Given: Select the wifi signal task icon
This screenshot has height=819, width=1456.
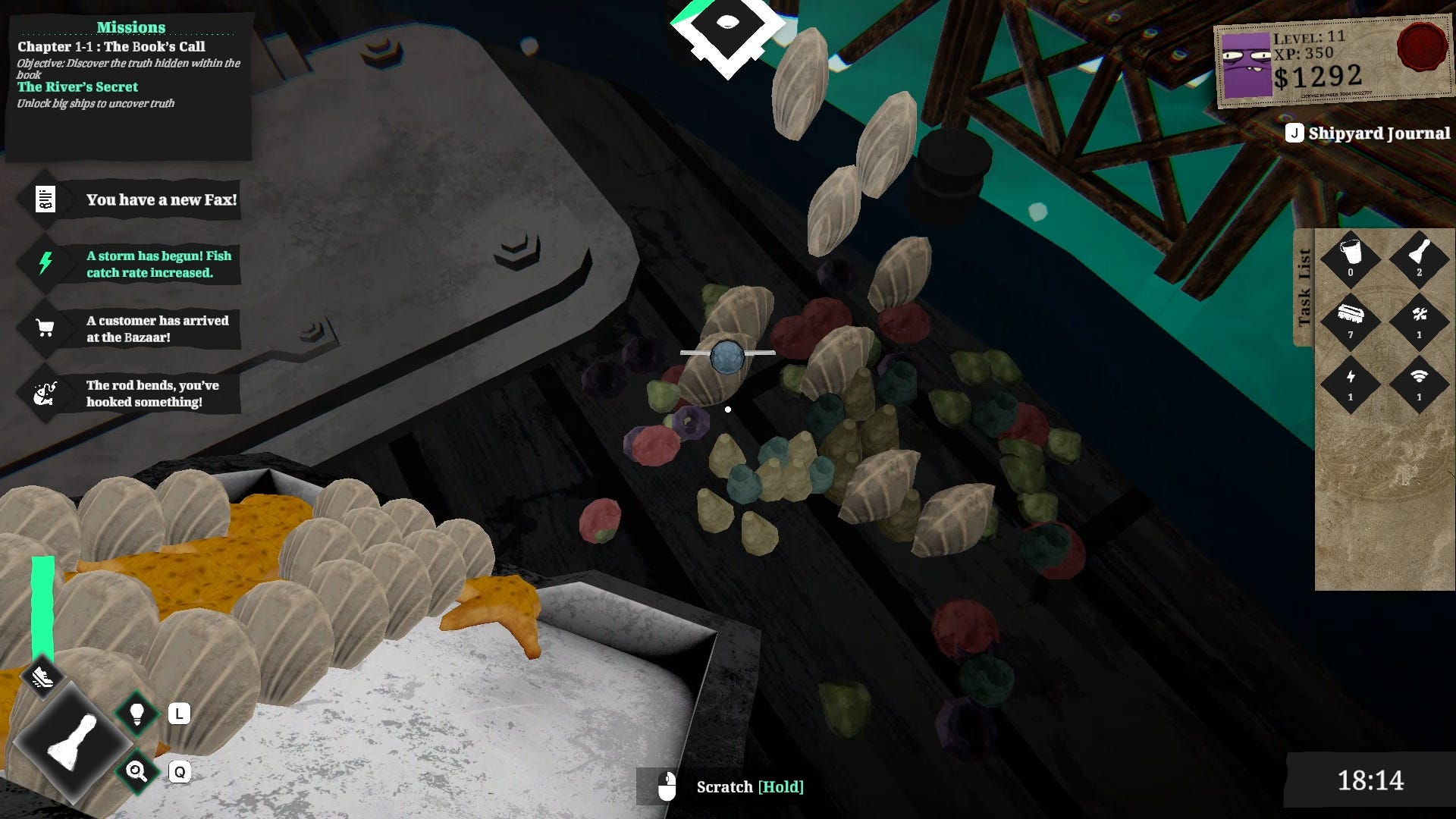Looking at the screenshot, I should point(1419,381).
